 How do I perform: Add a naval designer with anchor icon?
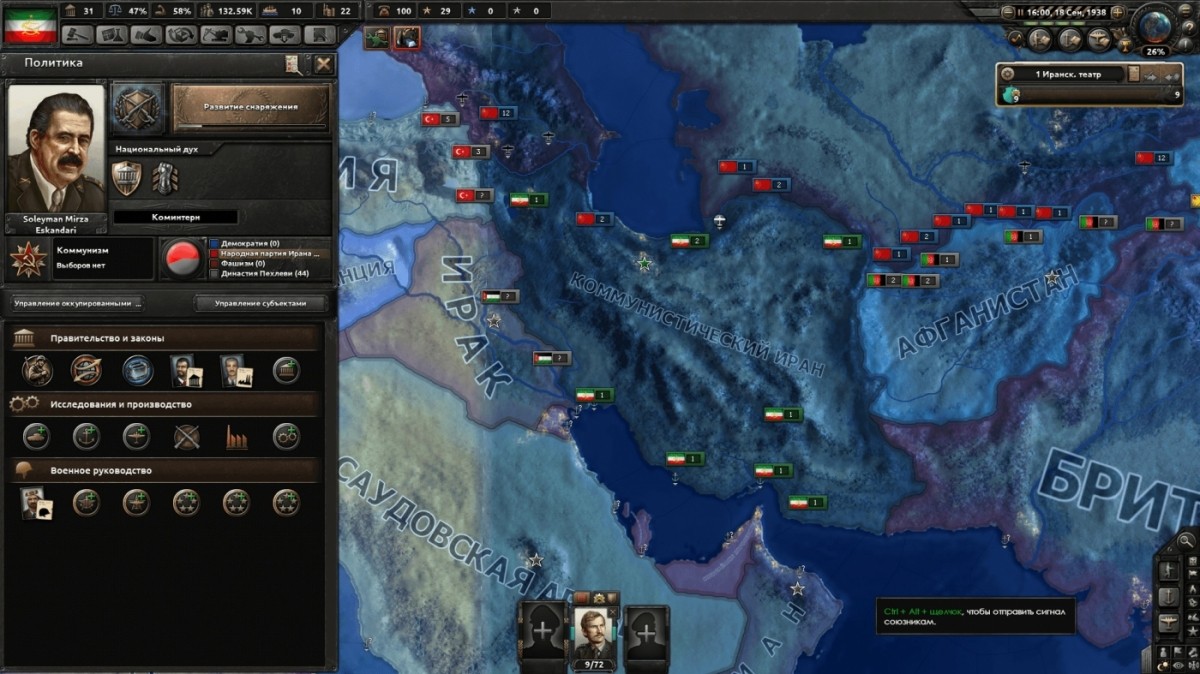click(87, 437)
